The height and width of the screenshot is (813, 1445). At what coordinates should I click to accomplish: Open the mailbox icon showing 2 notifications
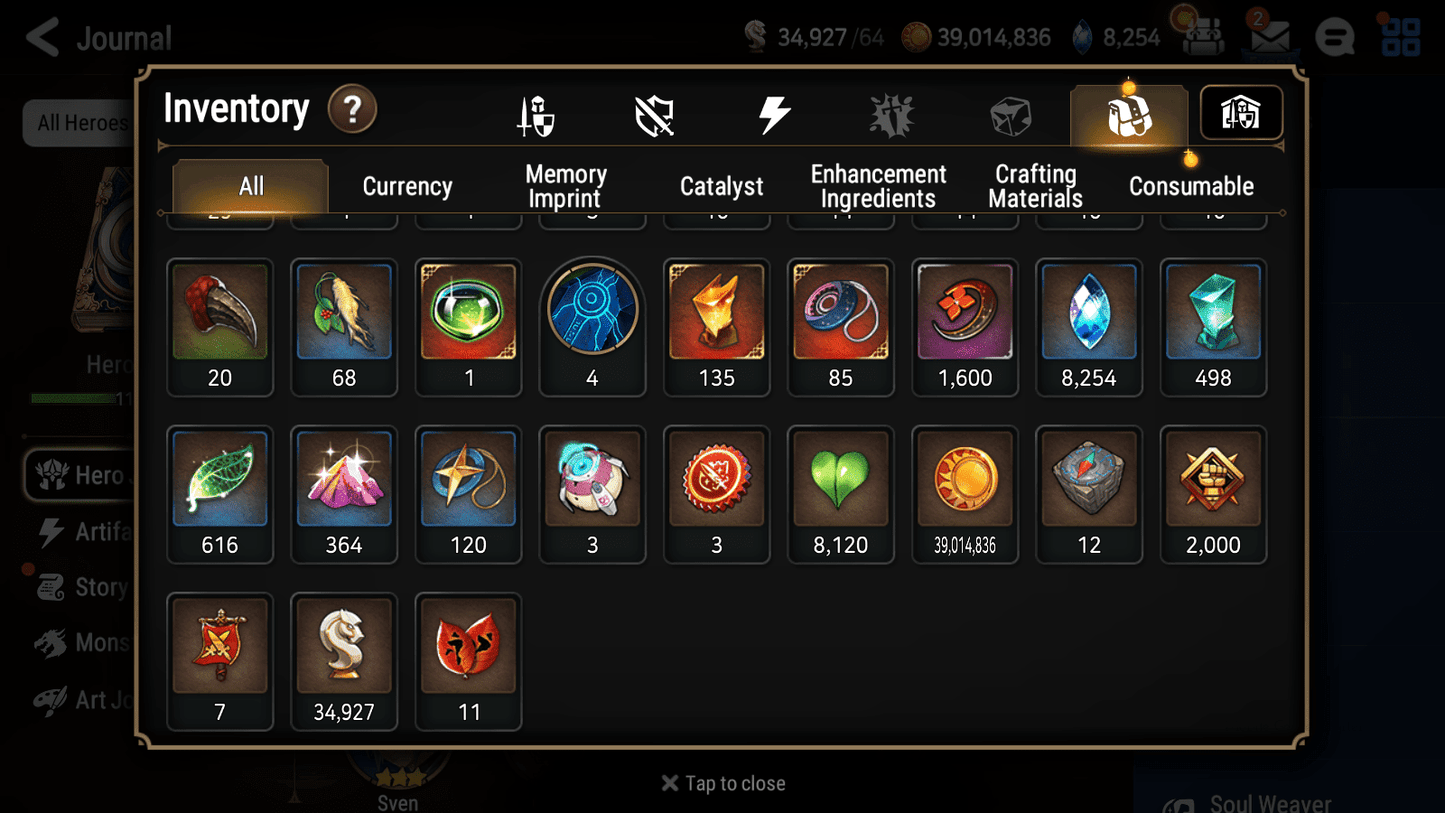(x=1268, y=37)
